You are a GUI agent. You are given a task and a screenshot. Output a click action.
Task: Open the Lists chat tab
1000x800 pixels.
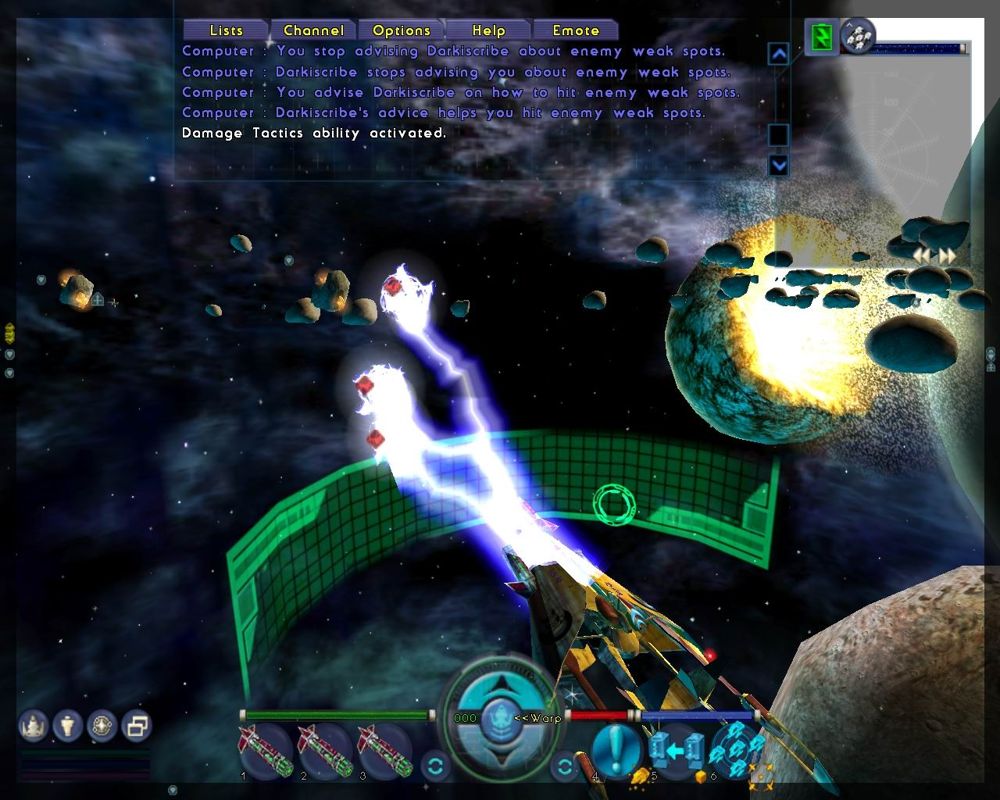tap(226, 31)
